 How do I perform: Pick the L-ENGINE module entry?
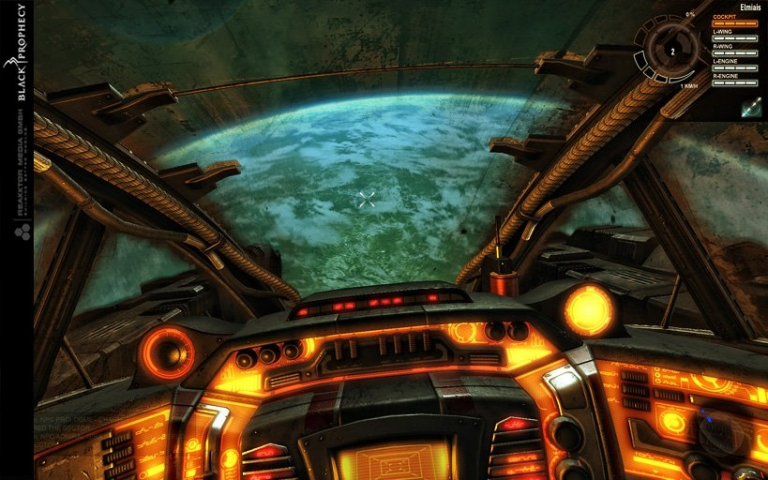click(x=734, y=63)
